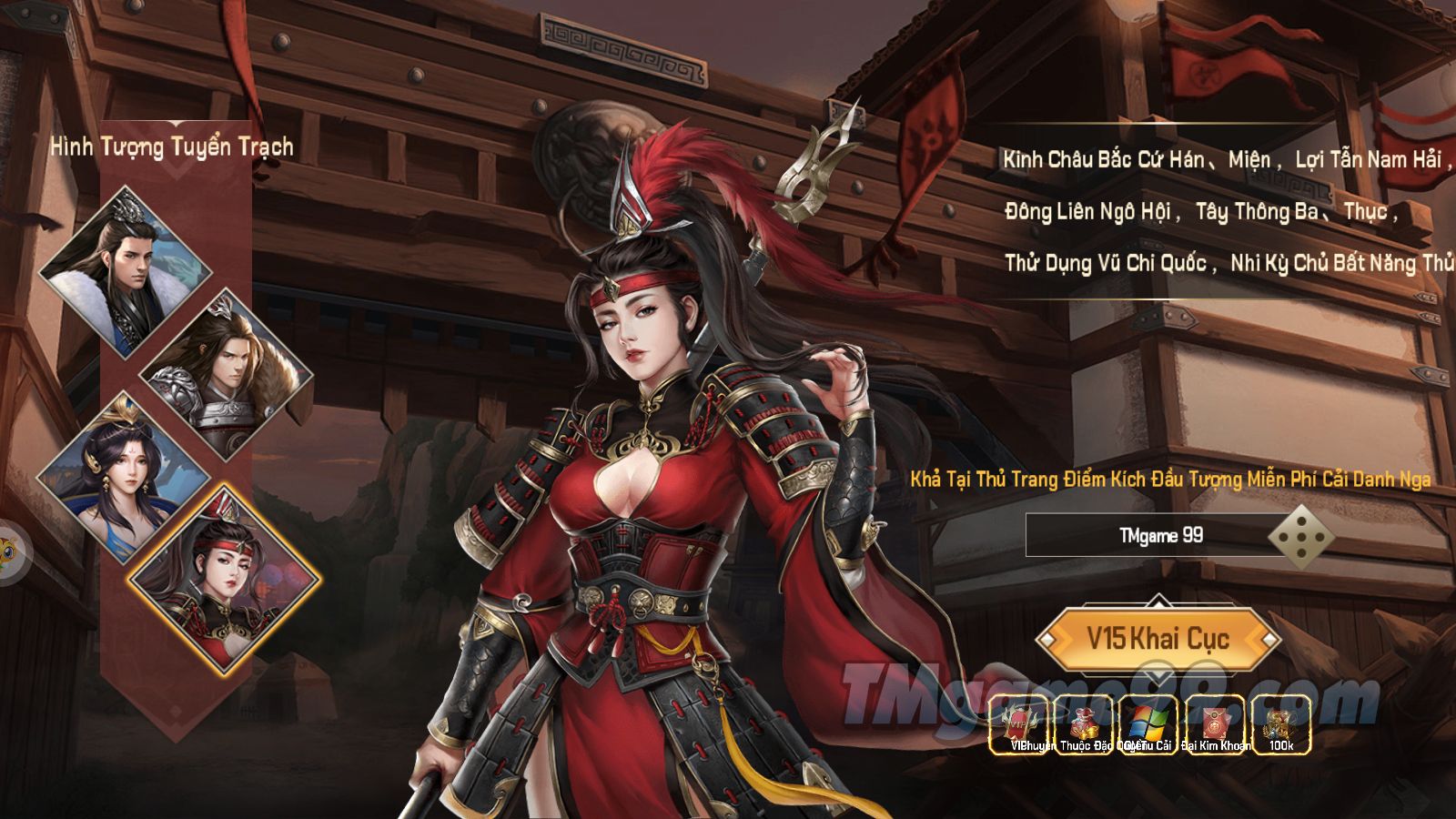The image size is (1456, 819).
Task: Start the game with V15 Khai Cục
Action: click(1158, 639)
